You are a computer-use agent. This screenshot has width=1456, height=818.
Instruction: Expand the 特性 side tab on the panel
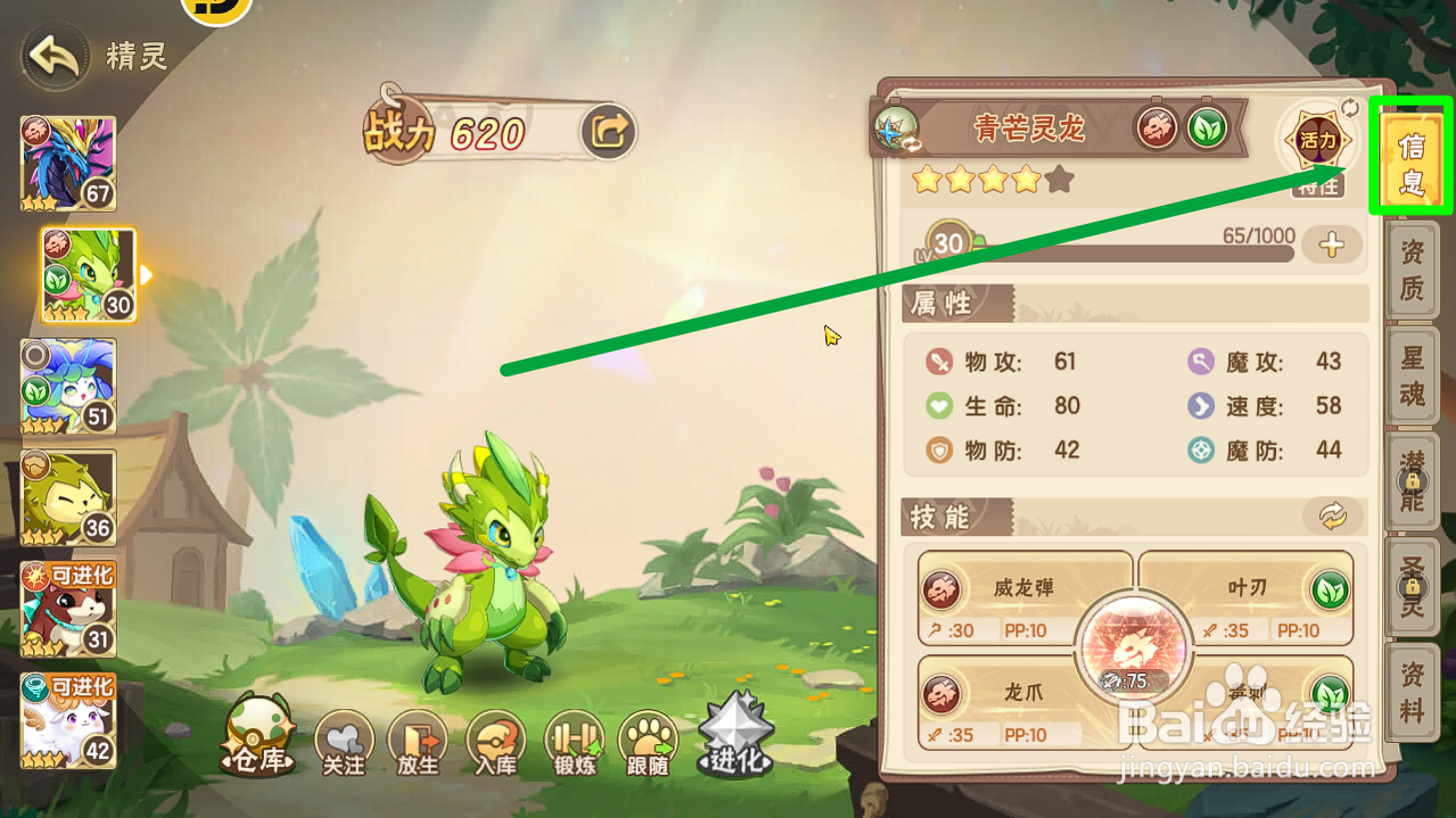tap(1317, 185)
